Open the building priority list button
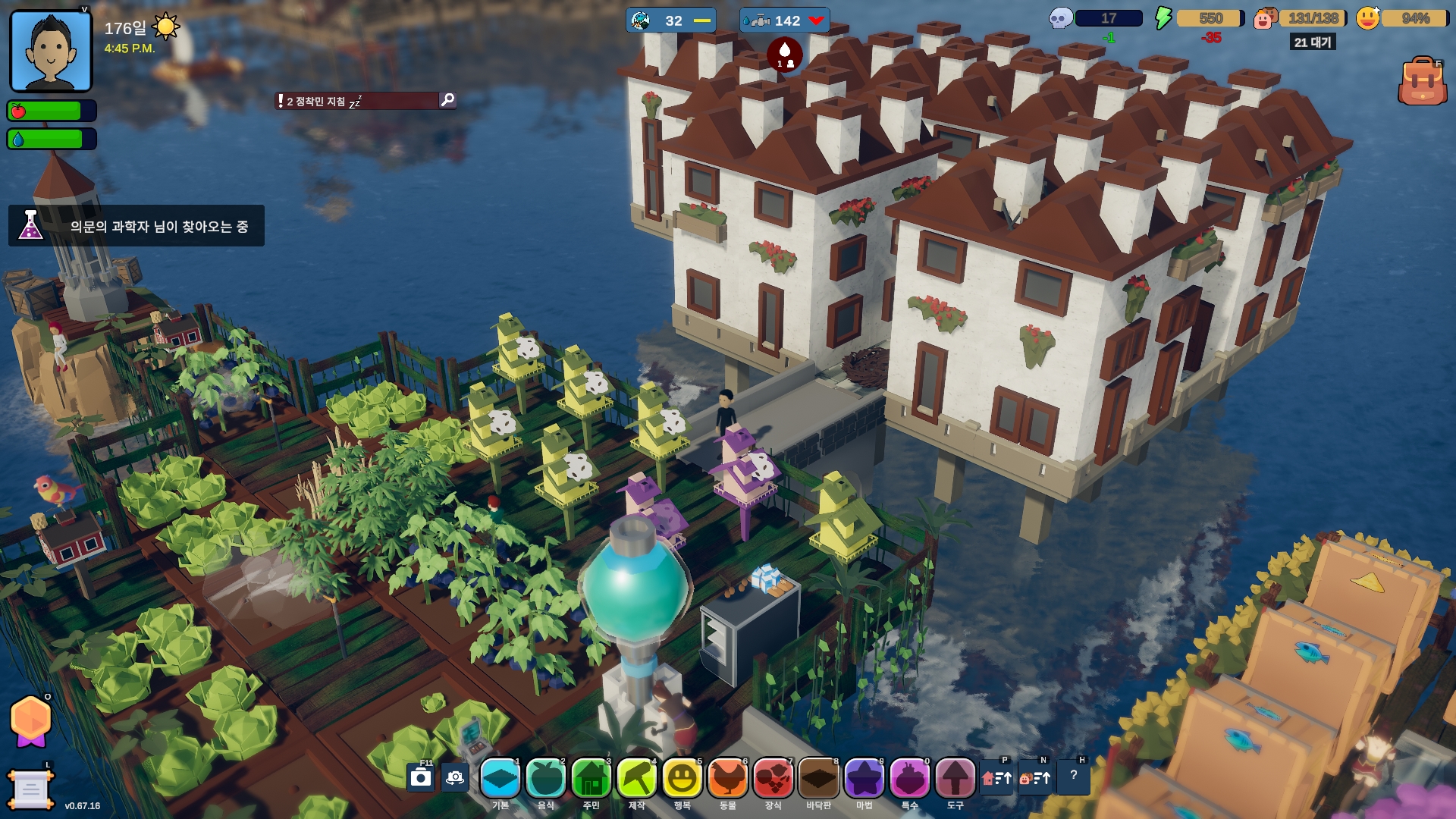This screenshot has height=819, width=1456. tap(996, 778)
